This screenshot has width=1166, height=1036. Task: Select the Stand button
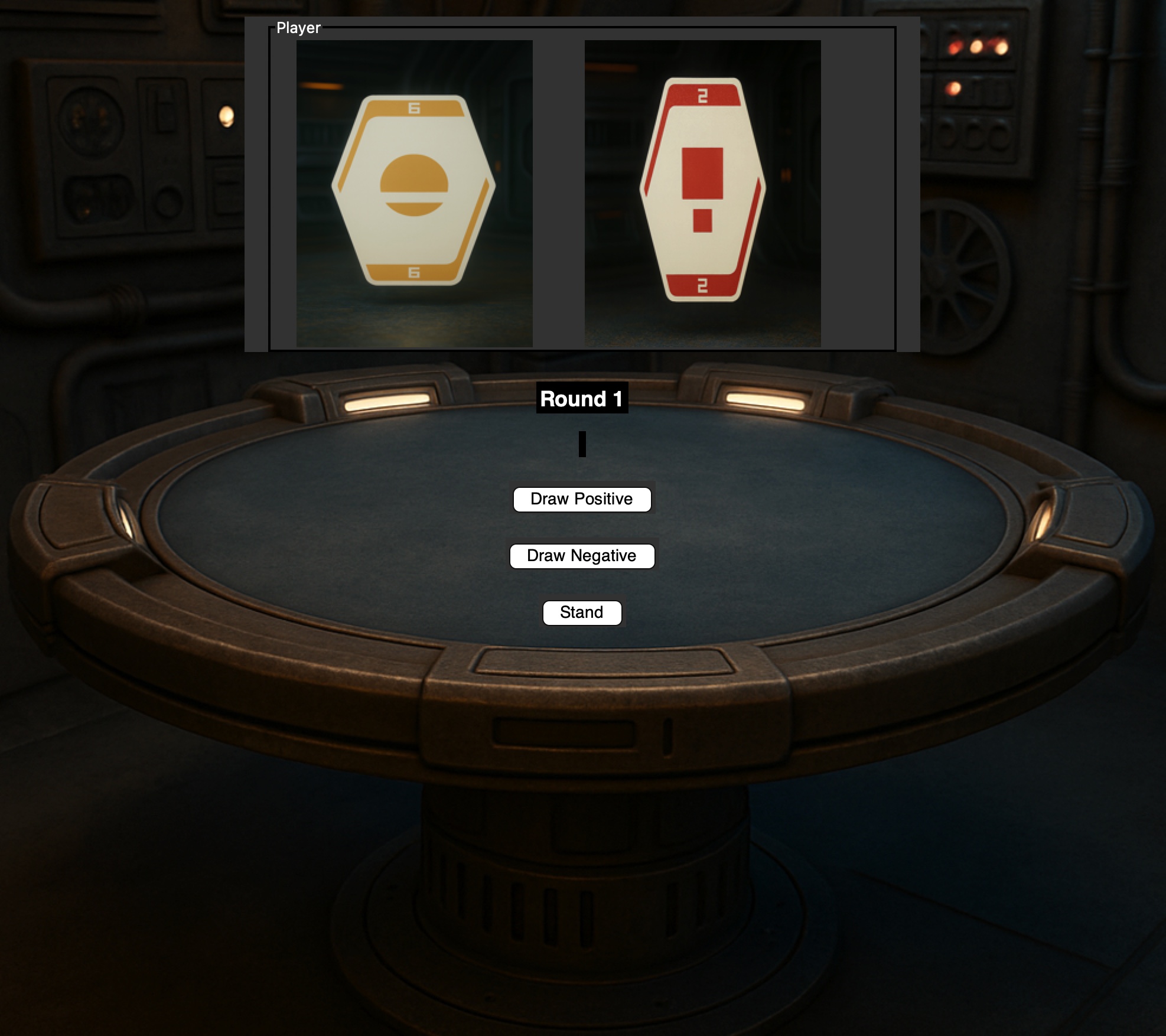tap(582, 613)
